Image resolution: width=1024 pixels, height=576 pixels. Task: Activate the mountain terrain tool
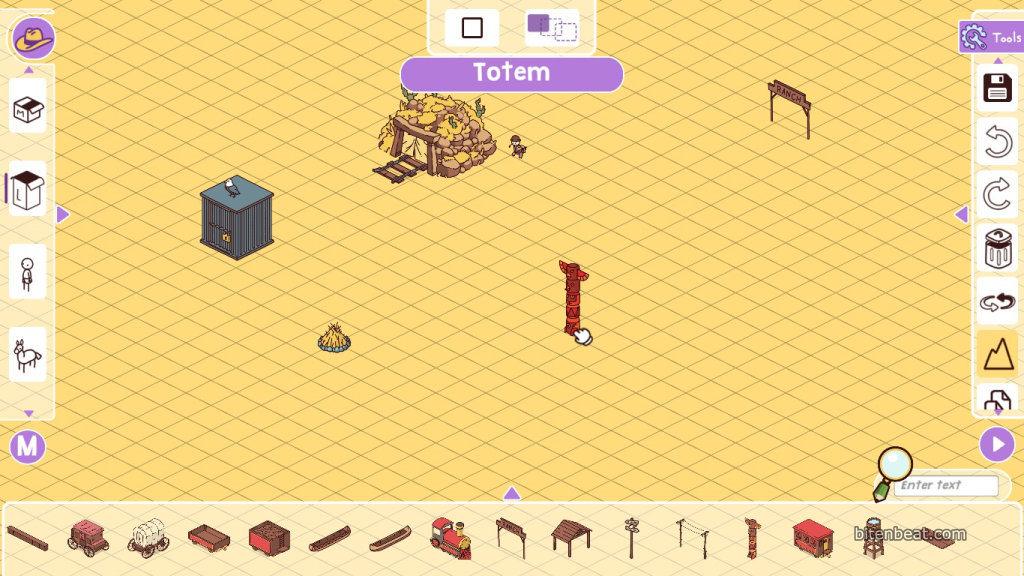(997, 352)
